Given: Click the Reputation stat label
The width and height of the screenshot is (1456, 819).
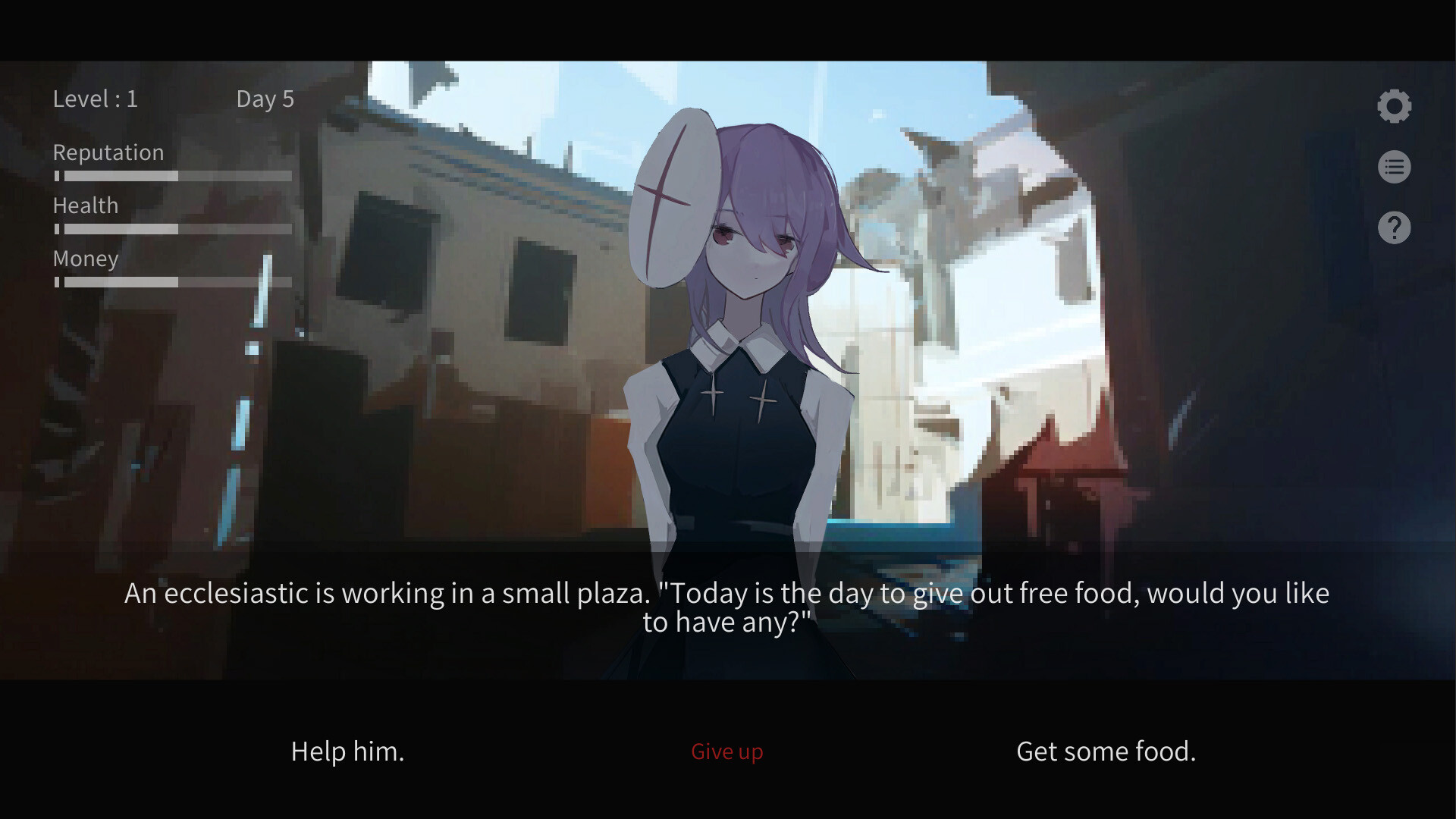Looking at the screenshot, I should (108, 152).
